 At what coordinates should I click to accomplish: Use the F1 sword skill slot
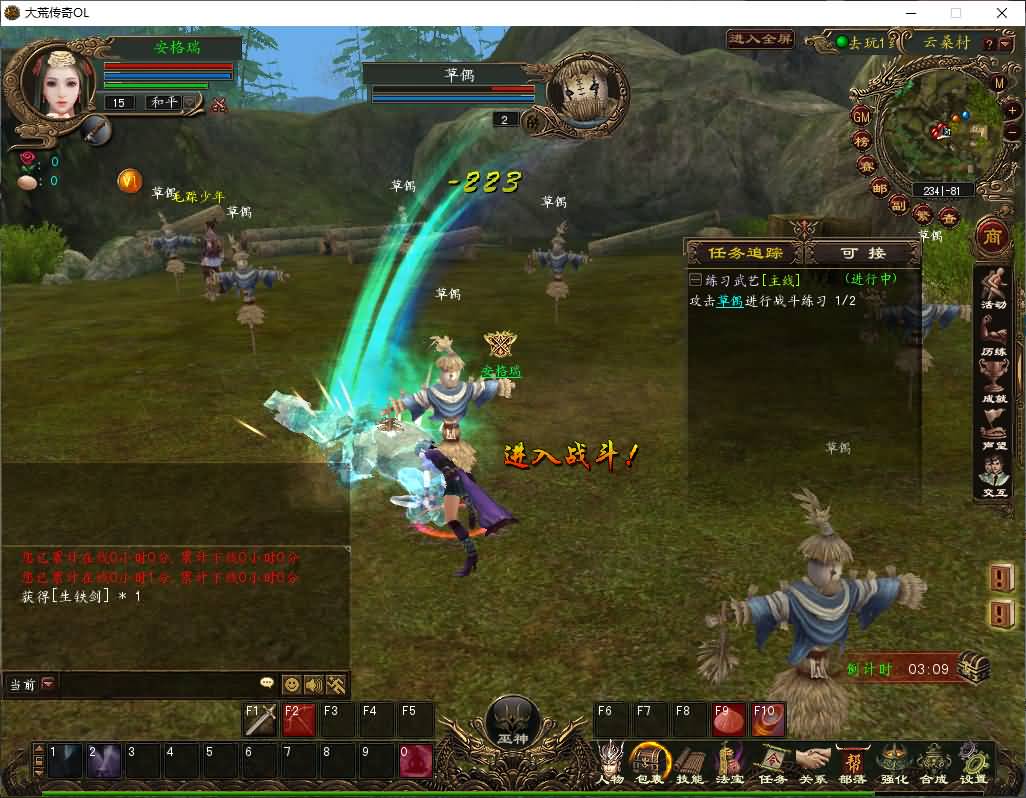pyautogui.click(x=261, y=720)
